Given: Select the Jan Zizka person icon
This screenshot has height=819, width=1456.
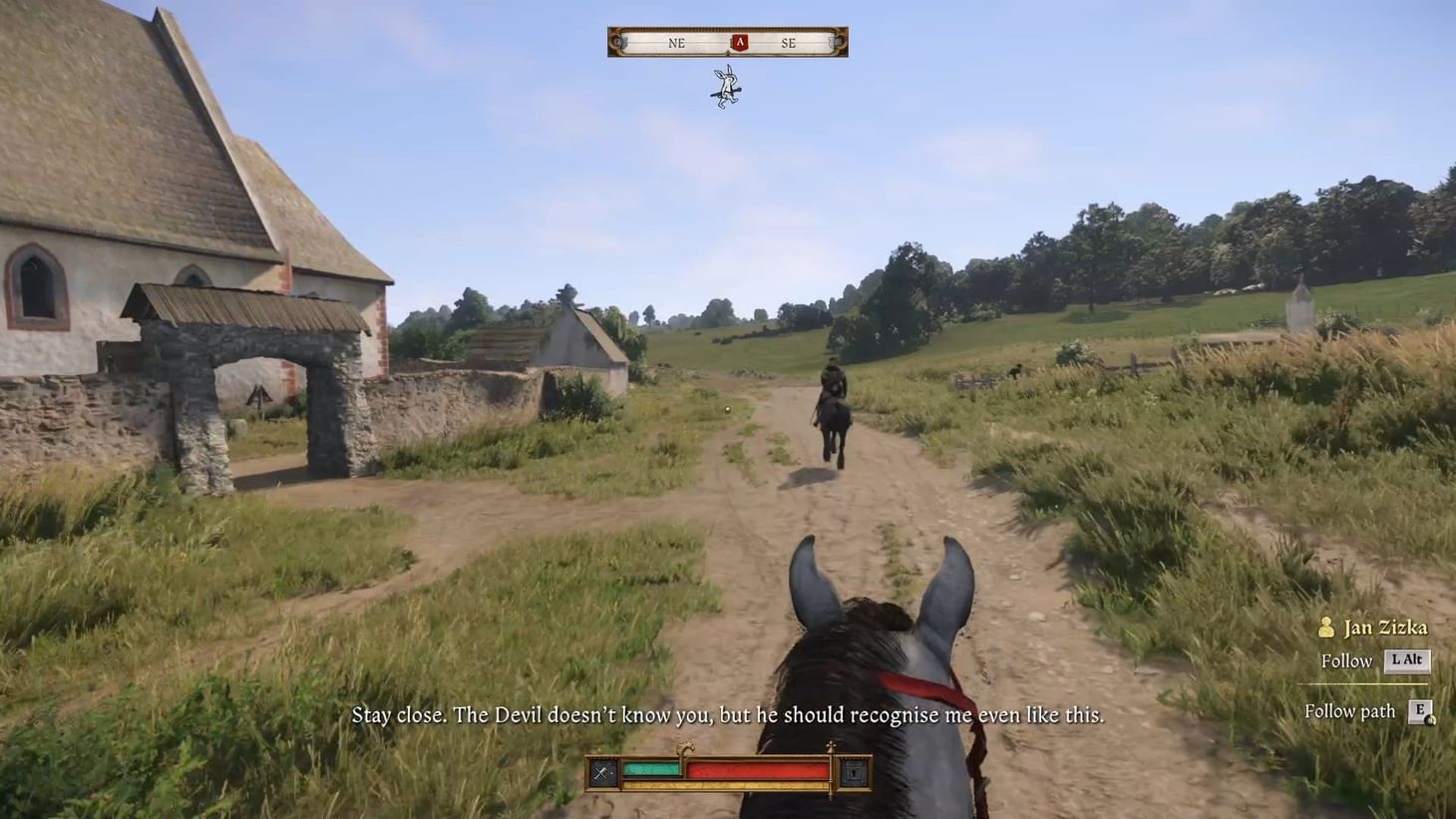Looking at the screenshot, I should click(1326, 627).
